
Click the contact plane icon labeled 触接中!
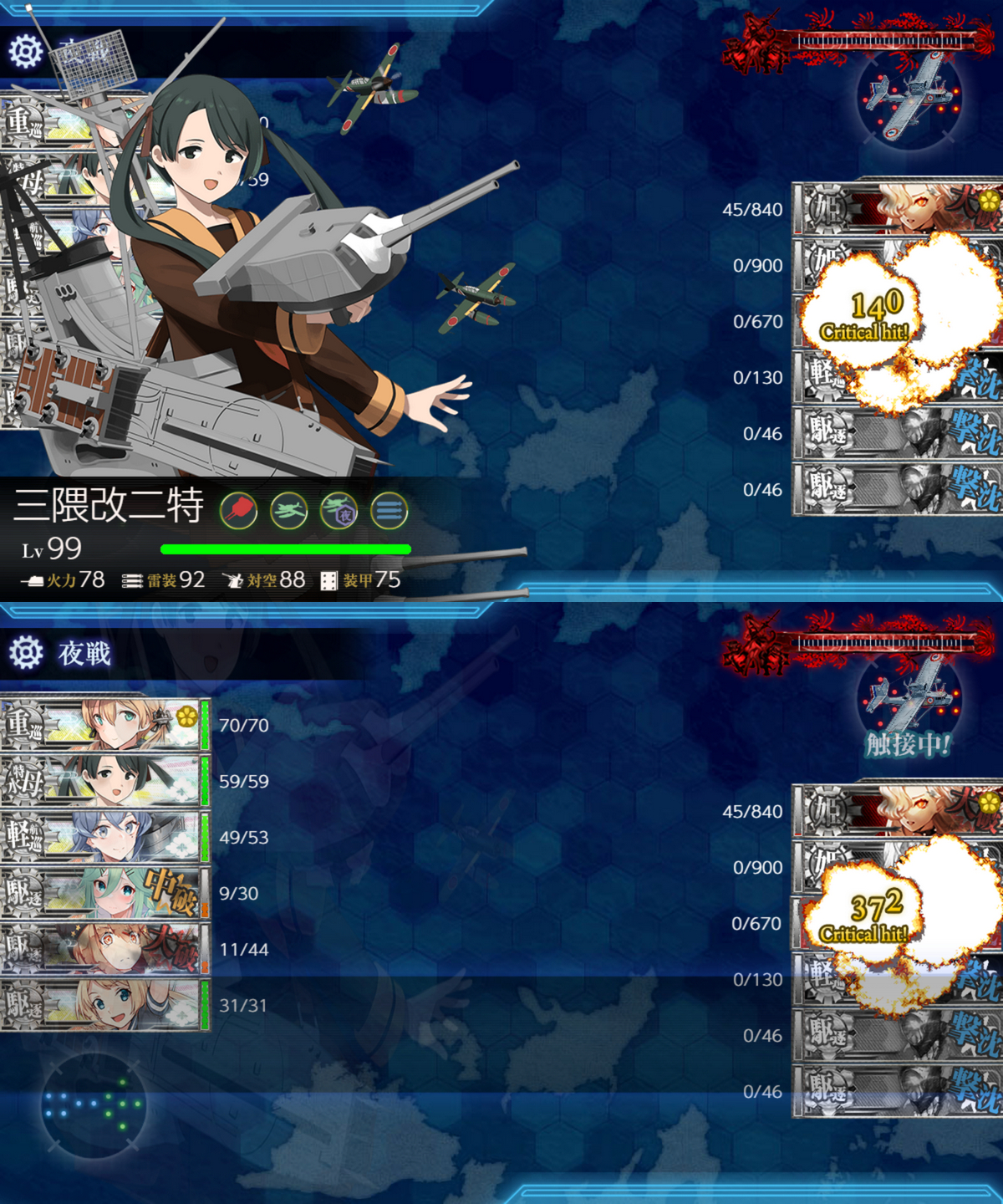[909, 701]
